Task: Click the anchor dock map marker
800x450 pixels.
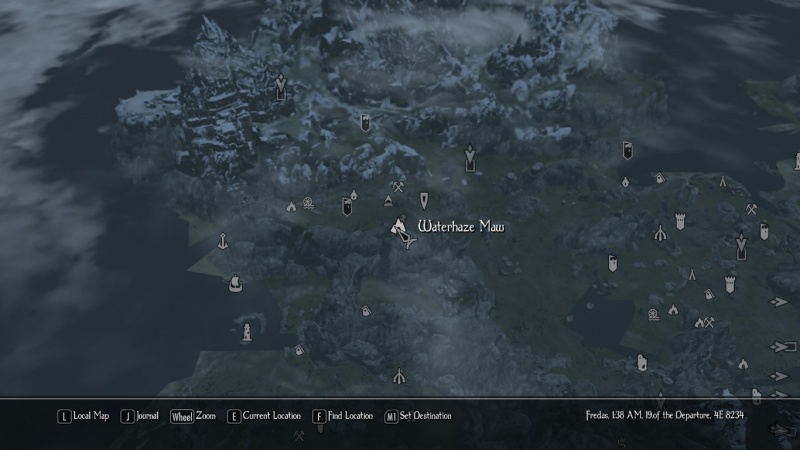Action: [222, 240]
